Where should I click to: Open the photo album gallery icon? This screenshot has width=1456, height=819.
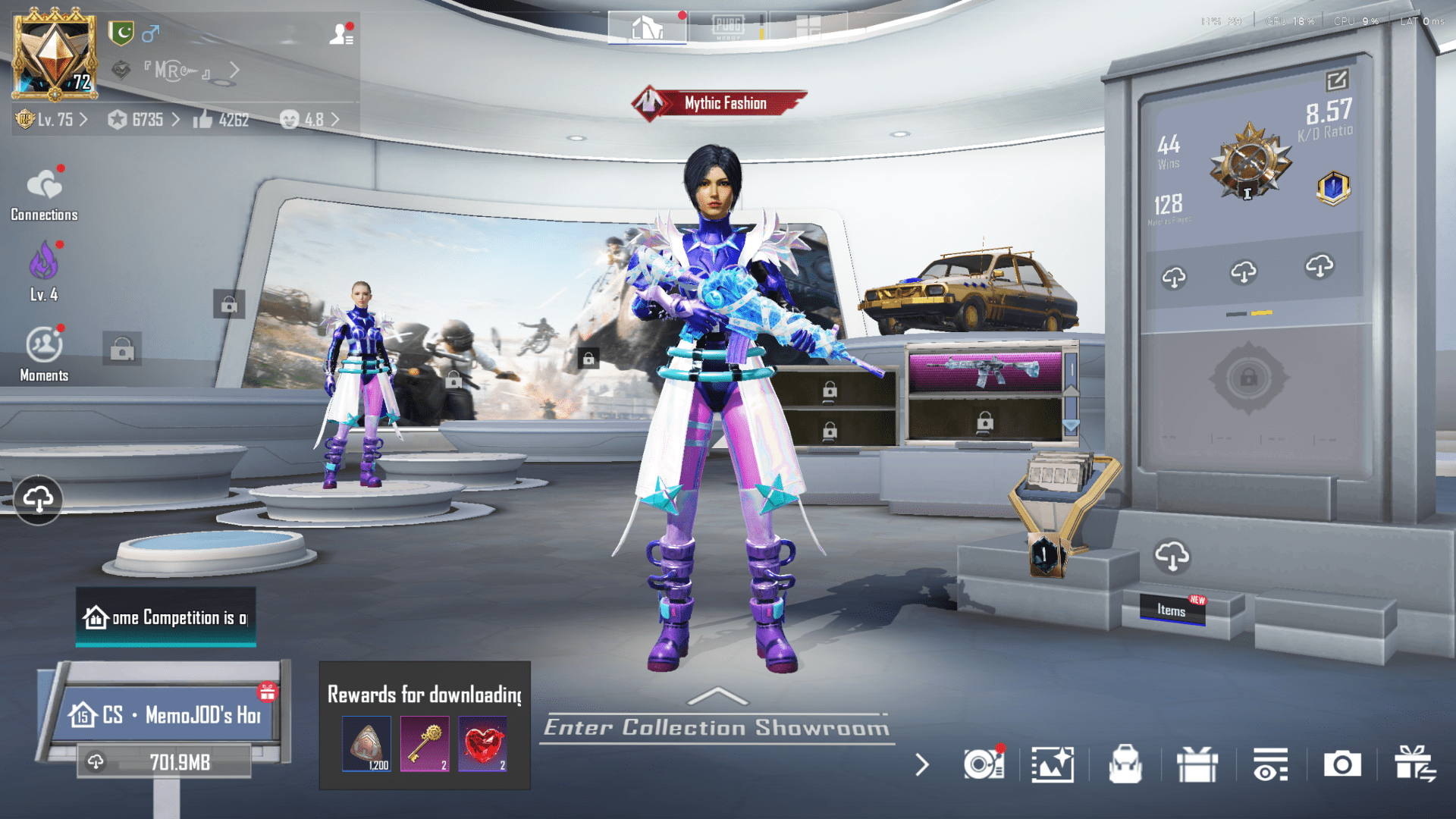point(1053,765)
